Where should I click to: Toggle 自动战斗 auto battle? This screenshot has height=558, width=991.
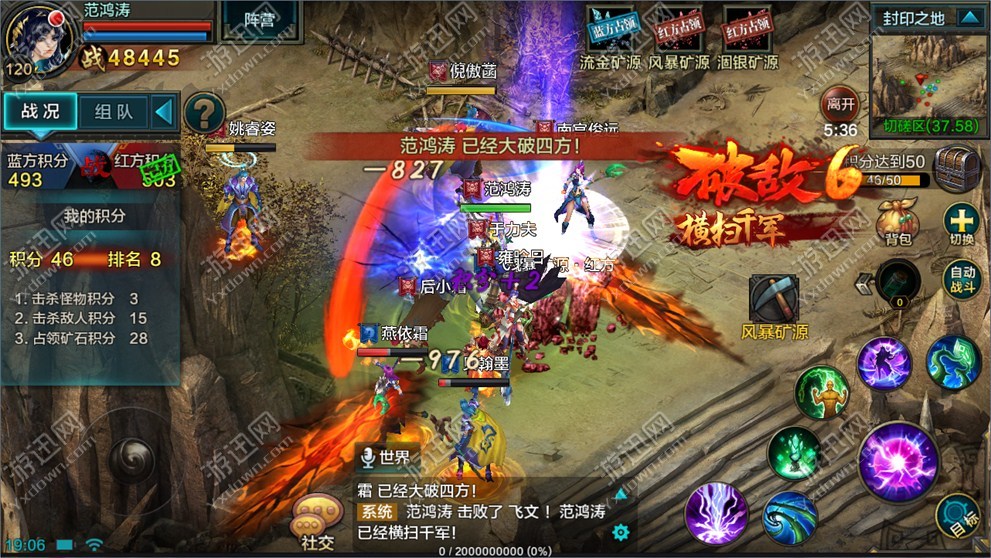pos(962,278)
